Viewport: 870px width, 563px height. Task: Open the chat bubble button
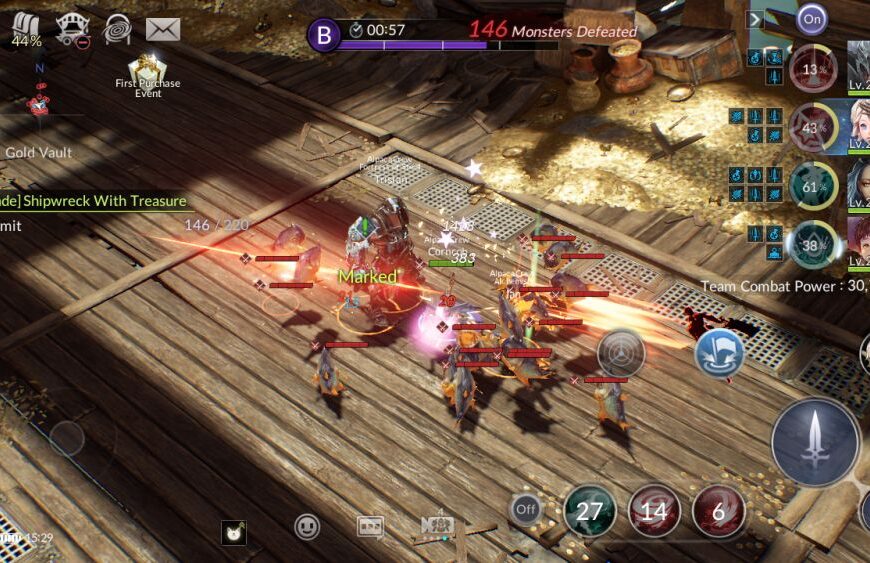370,527
